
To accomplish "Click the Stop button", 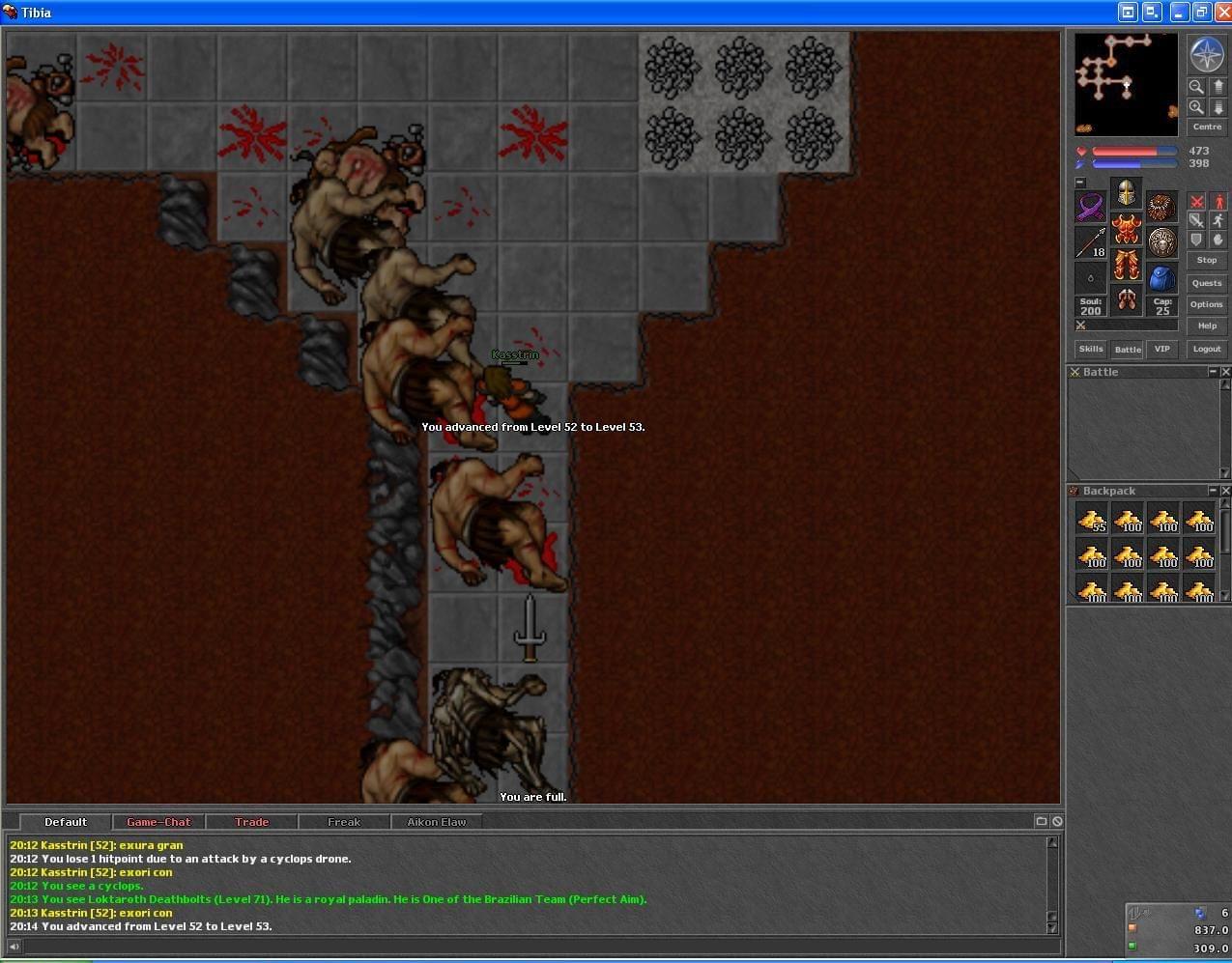I will pyautogui.click(x=1206, y=260).
